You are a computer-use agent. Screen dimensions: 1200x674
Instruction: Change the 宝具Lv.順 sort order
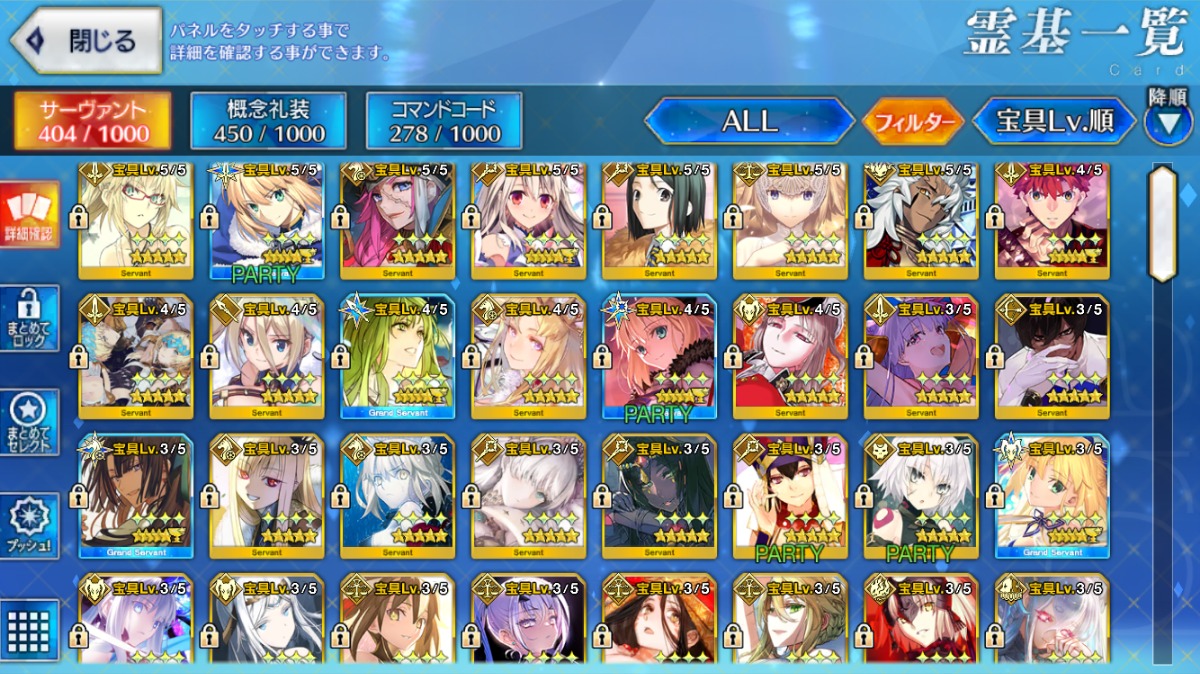pyautogui.click(x=1054, y=122)
